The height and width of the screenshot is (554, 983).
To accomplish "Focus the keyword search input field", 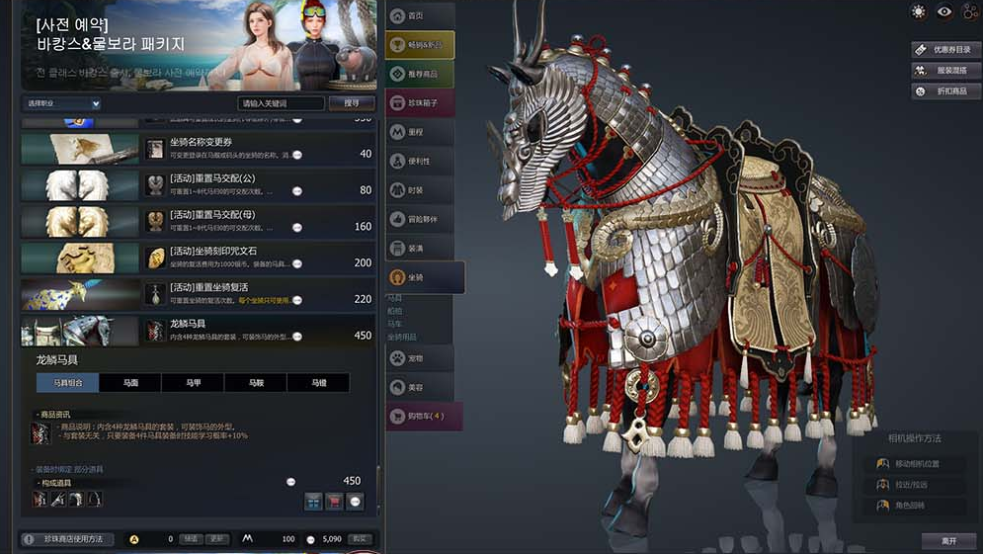I will pos(281,103).
